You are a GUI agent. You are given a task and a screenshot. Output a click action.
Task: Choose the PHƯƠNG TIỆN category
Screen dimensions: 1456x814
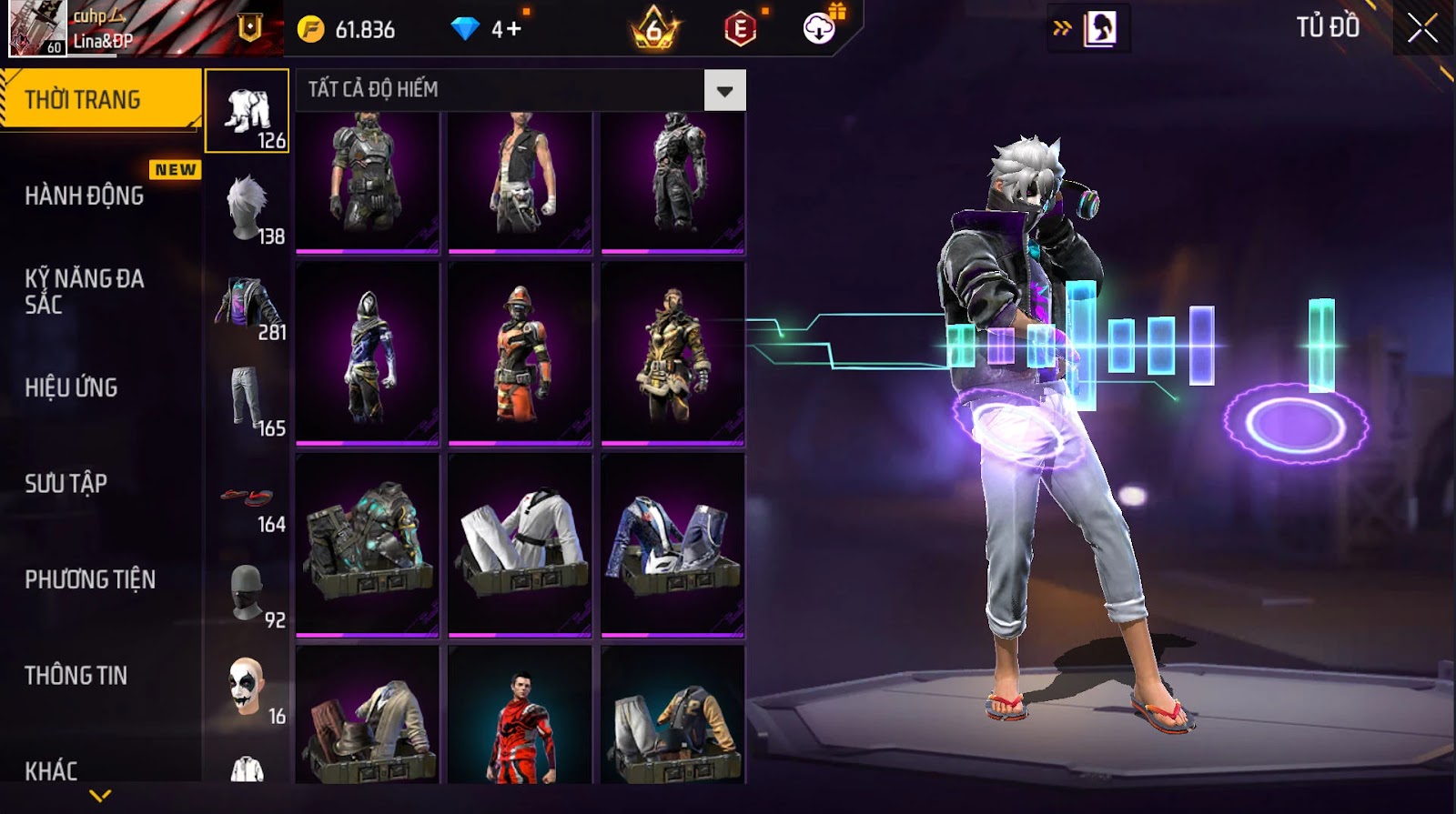coord(90,579)
